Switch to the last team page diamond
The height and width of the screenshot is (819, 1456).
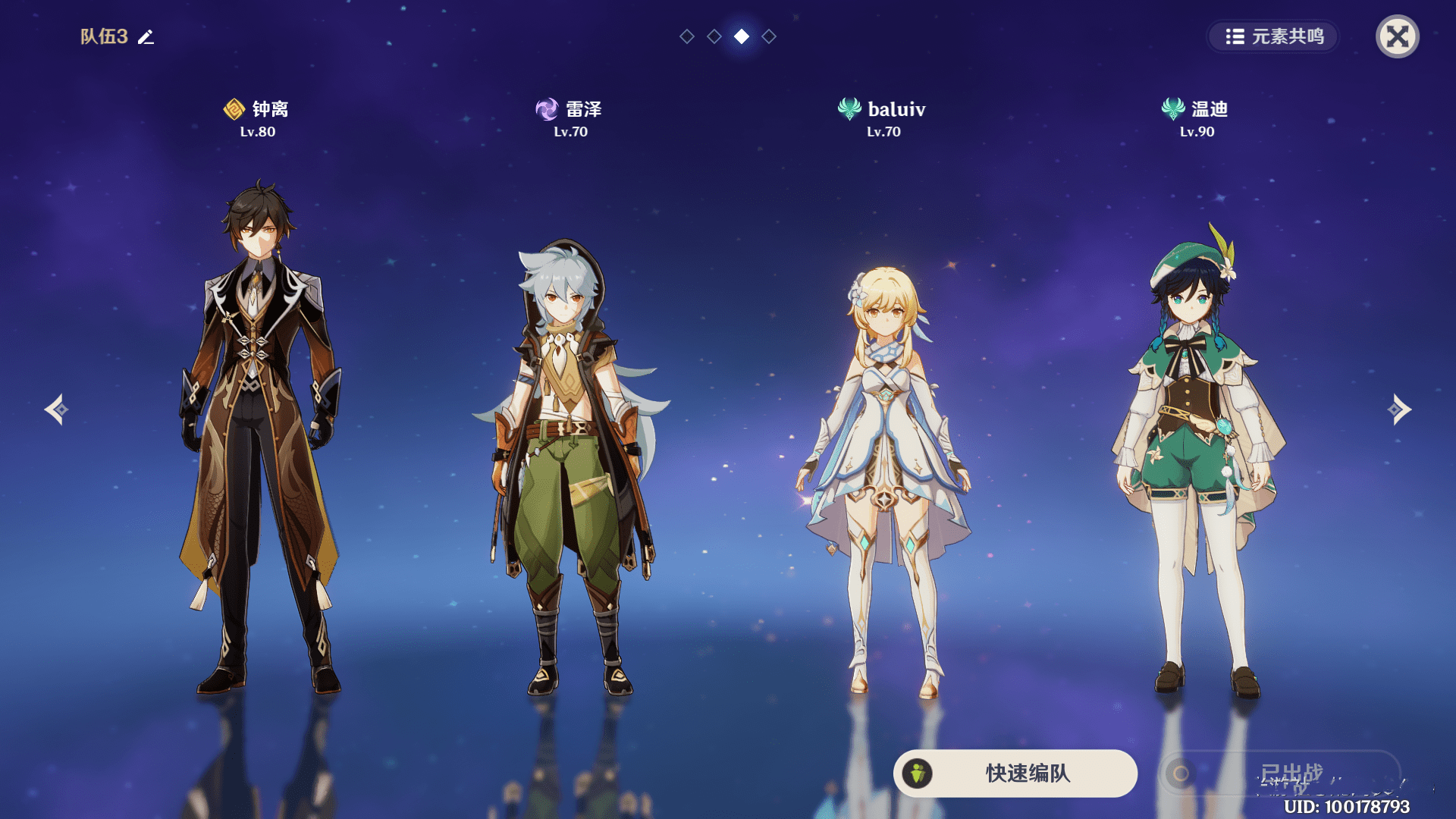click(x=769, y=36)
